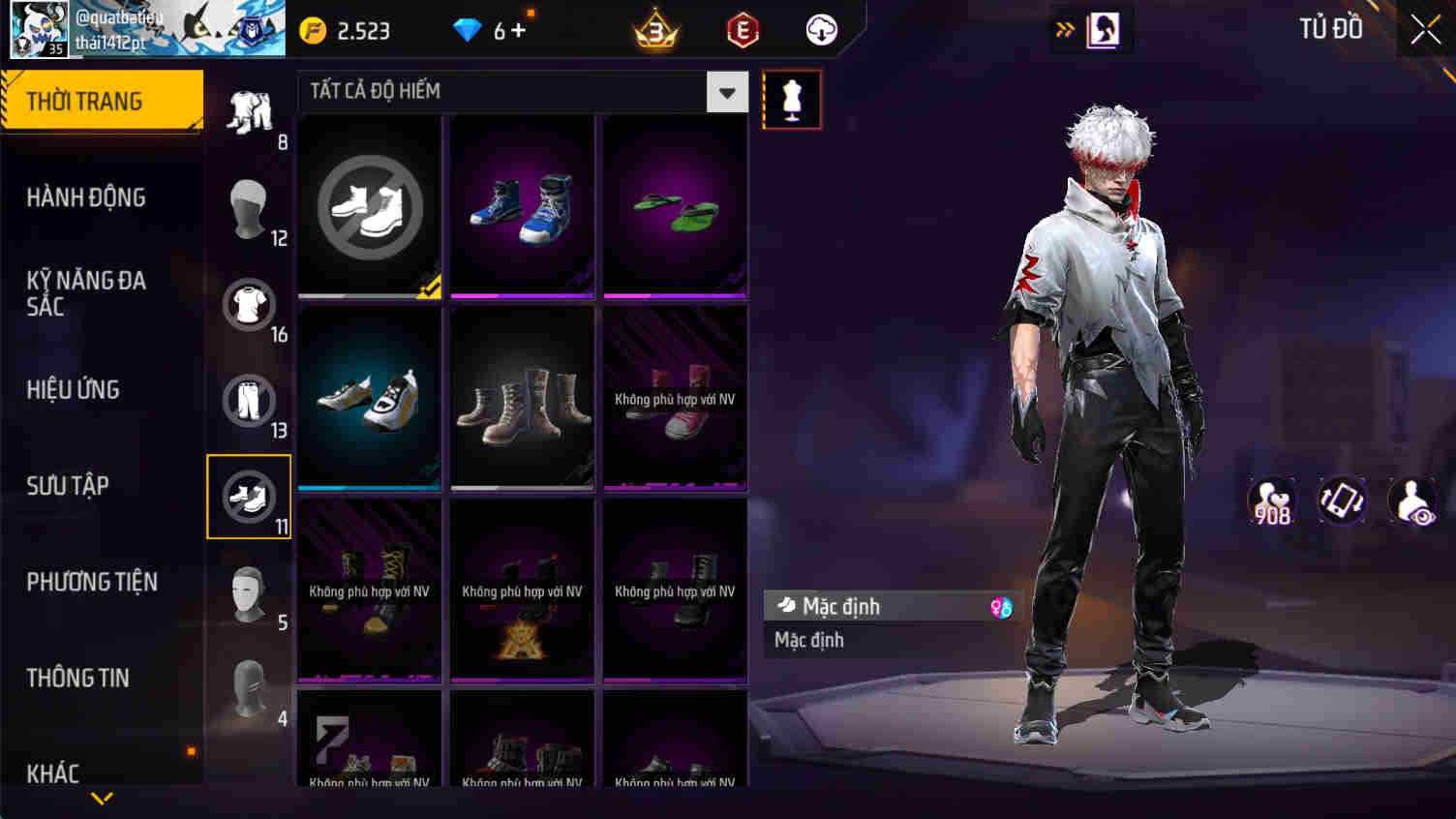Screen dimensions: 1456x819
Task: Click the rank badge crown icon
Action: (x=654, y=29)
